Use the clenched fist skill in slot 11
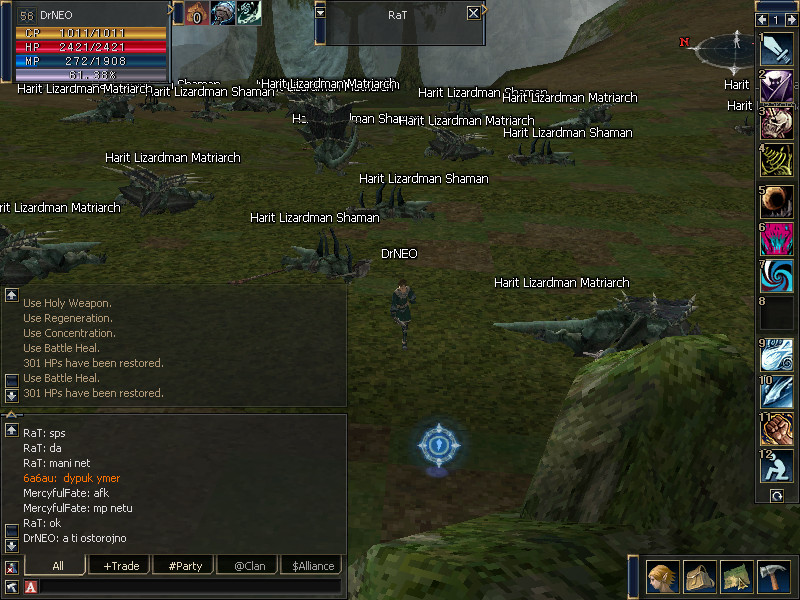This screenshot has height=600, width=800. point(777,428)
